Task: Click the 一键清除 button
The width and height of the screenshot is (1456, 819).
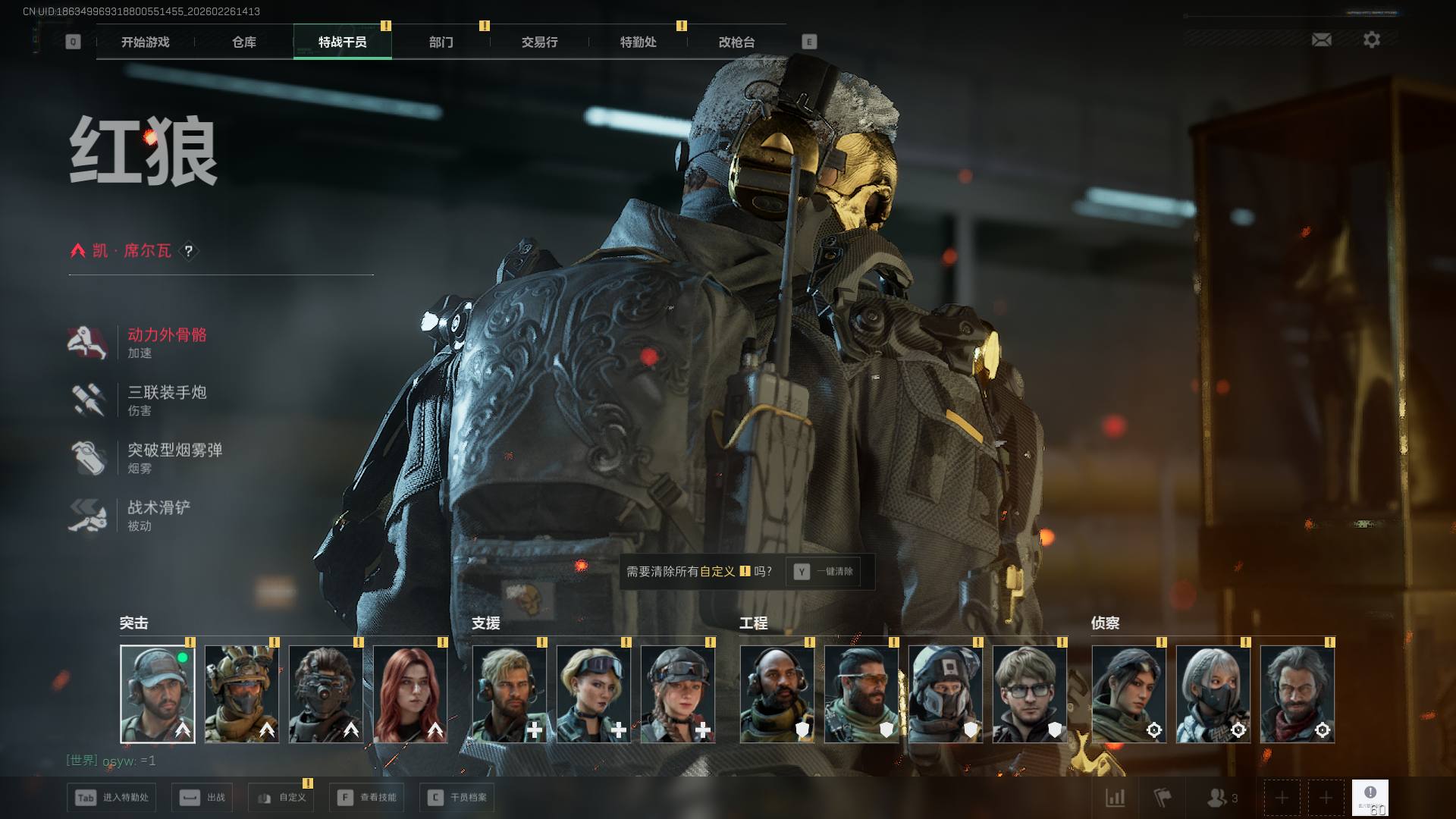Action: (824, 572)
